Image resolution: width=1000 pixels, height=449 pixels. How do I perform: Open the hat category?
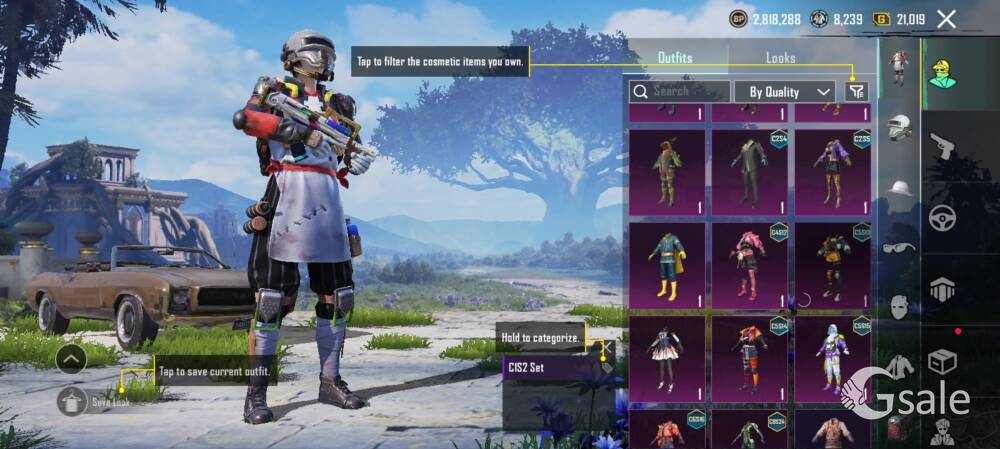click(x=900, y=188)
